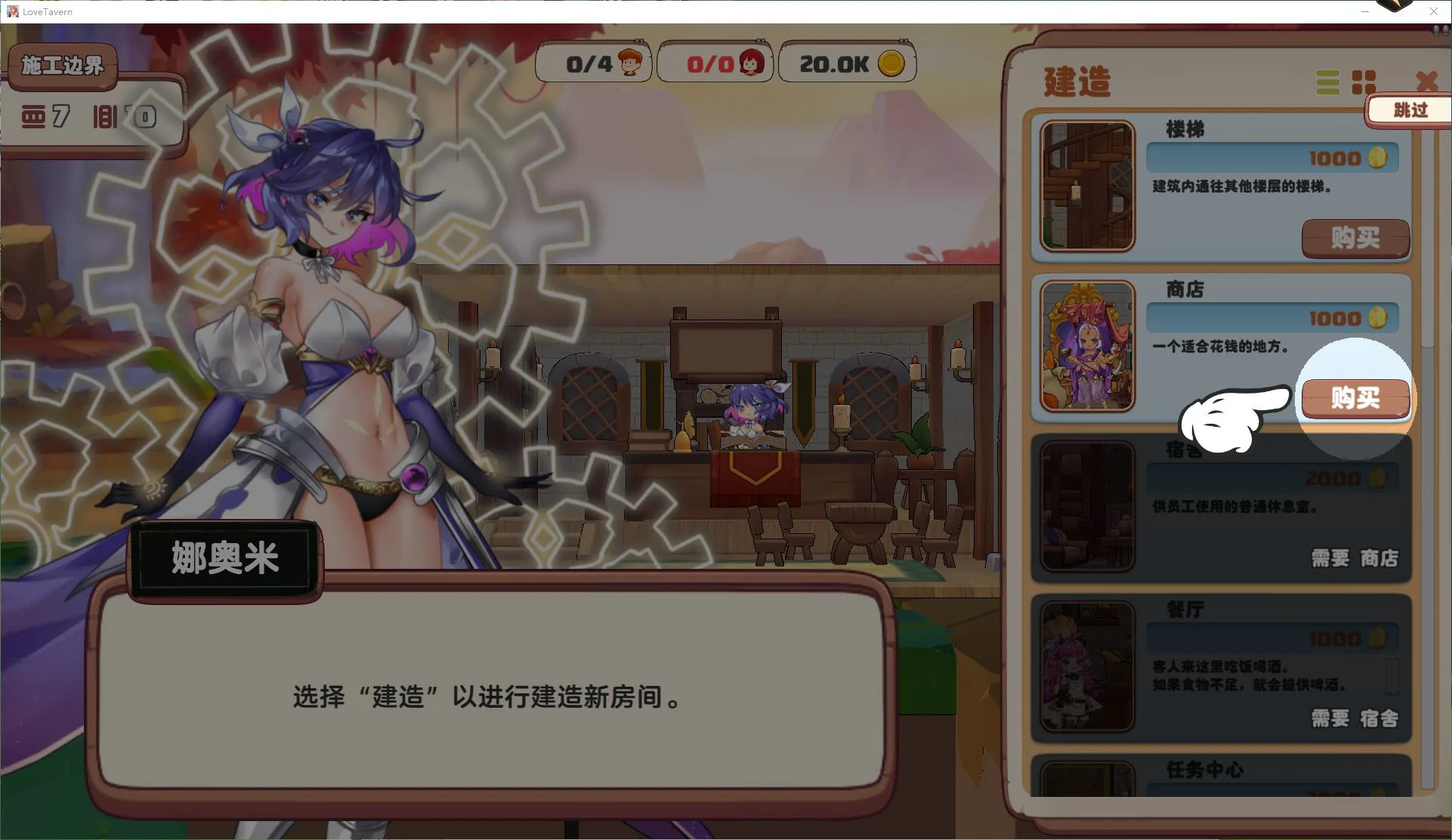Click the villager counter (0/4) icon

[629, 62]
